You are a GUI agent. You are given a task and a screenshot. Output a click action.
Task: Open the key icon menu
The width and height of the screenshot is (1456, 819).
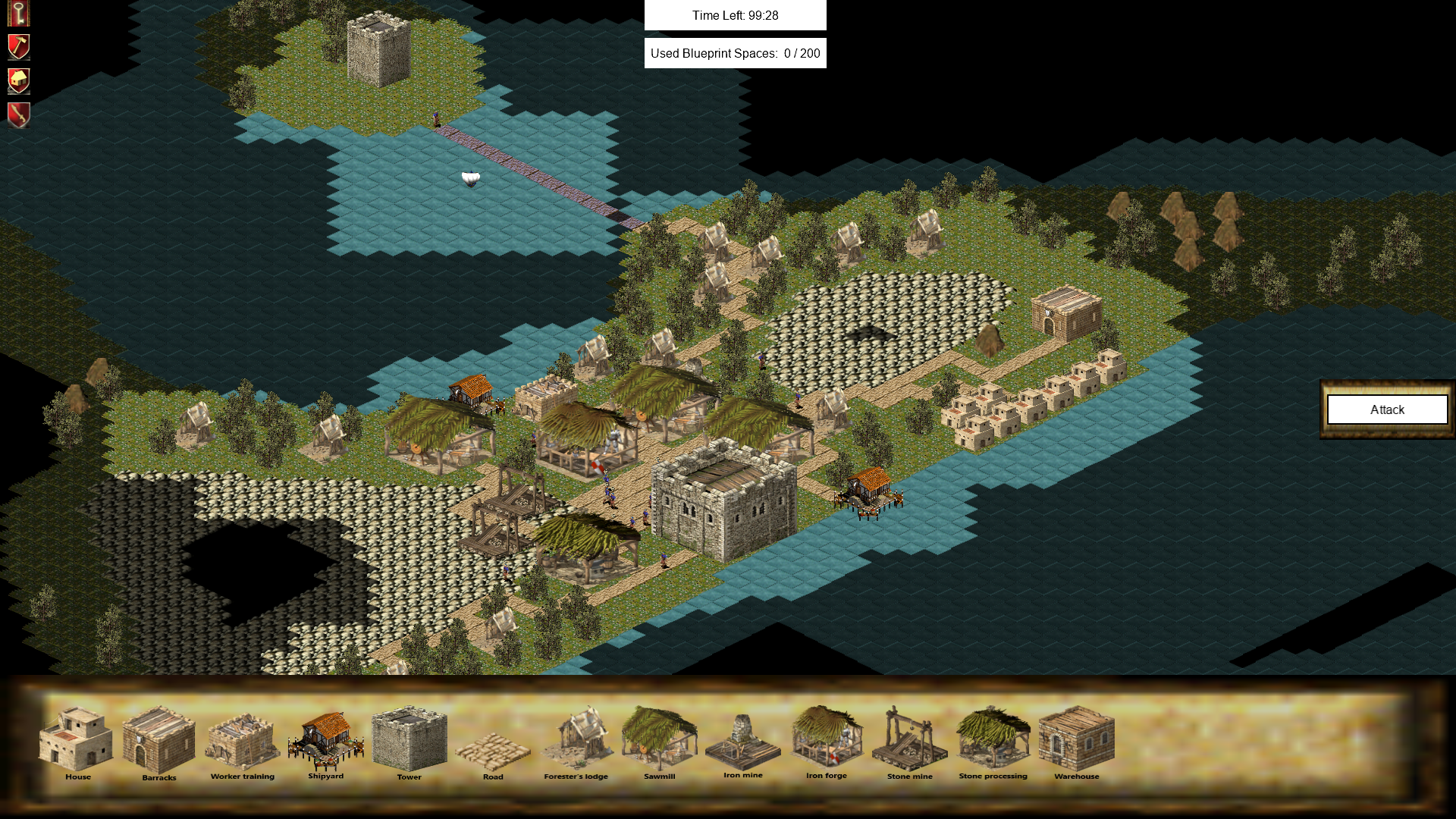[18, 13]
